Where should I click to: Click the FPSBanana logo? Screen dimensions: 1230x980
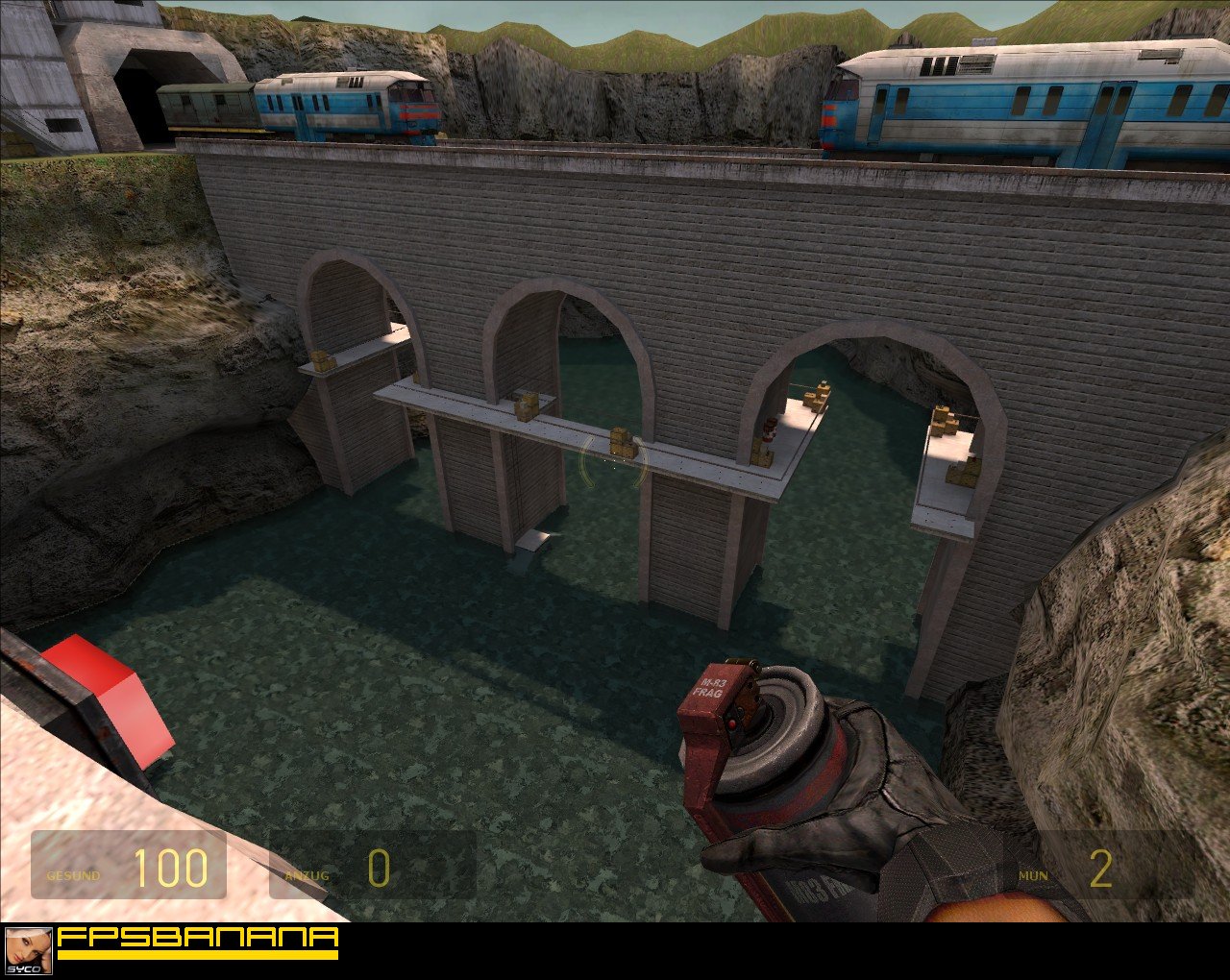click(197, 942)
